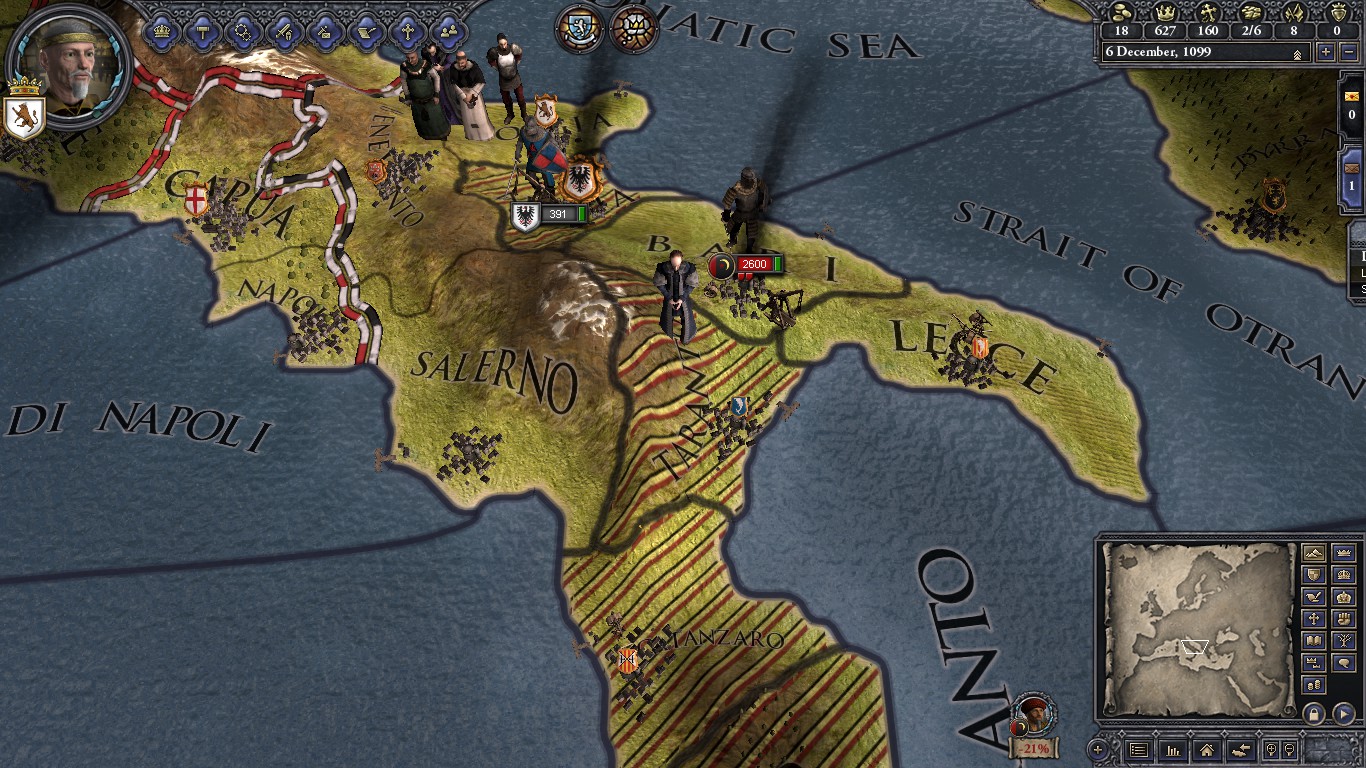Open the sword and helmet military tab
1366x768 pixels.
pos(284,31)
